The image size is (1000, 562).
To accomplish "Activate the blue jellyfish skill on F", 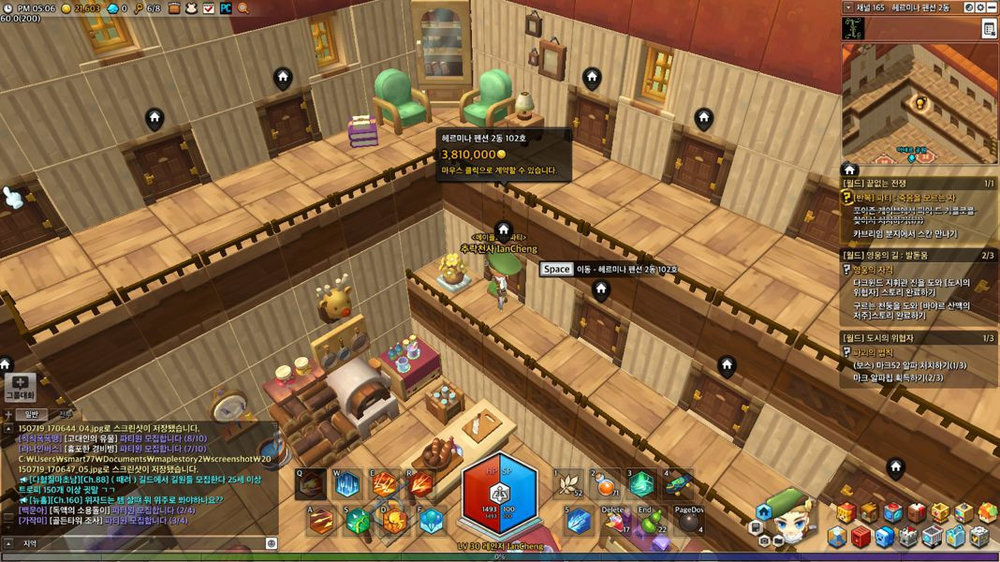I will (431, 520).
